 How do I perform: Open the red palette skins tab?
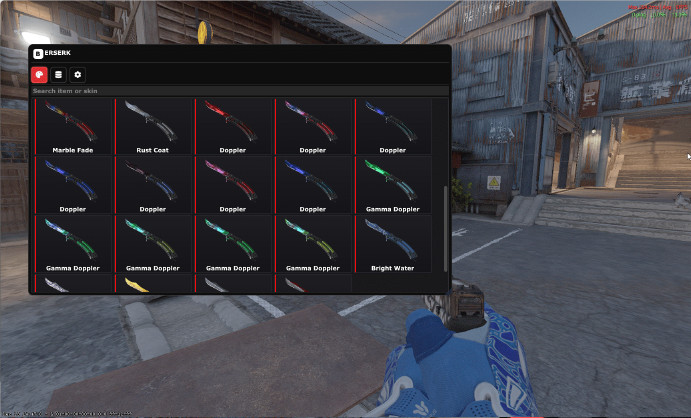[40, 74]
